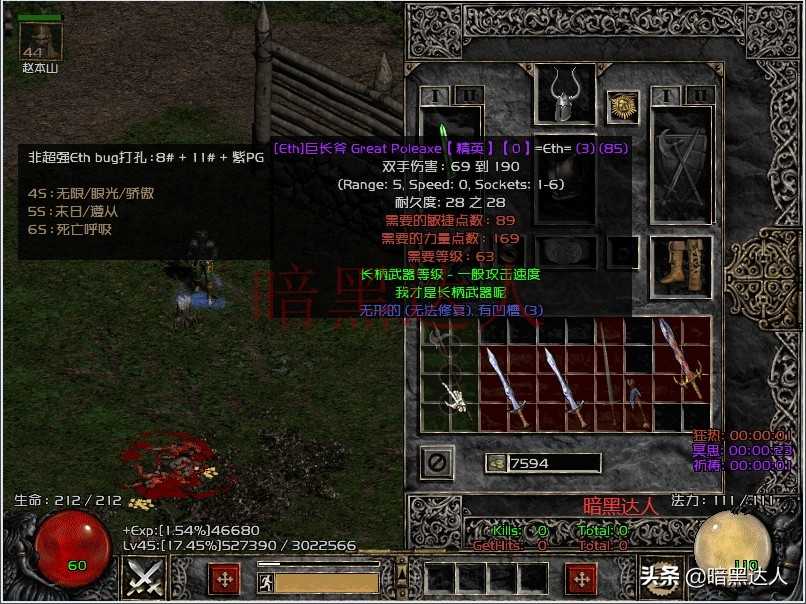Open the crossed-swords attack skill icon
806x604 pixels.
(x=145, y=578)
